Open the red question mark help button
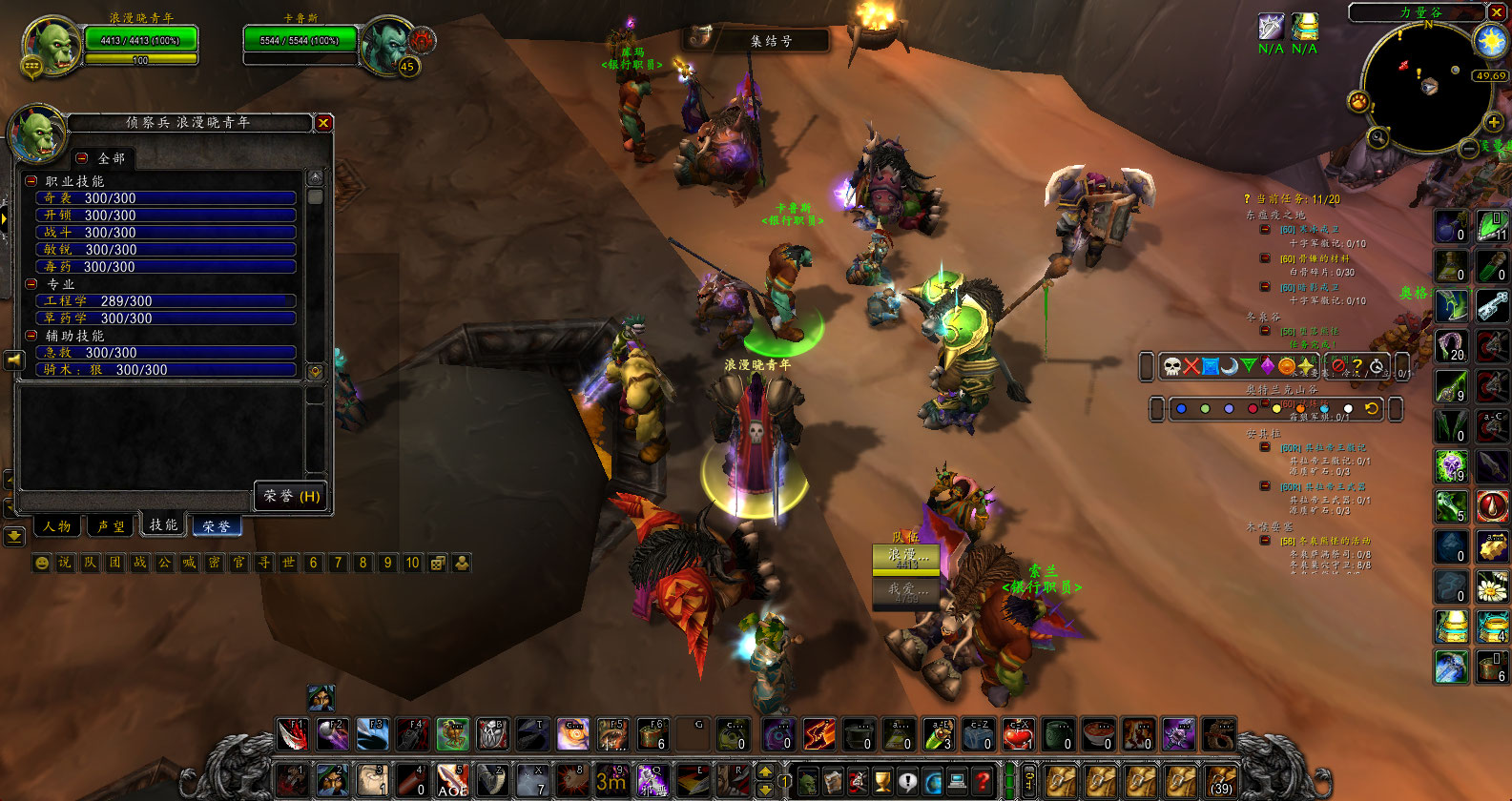1512x801 pixels. (x=983, y=781)
